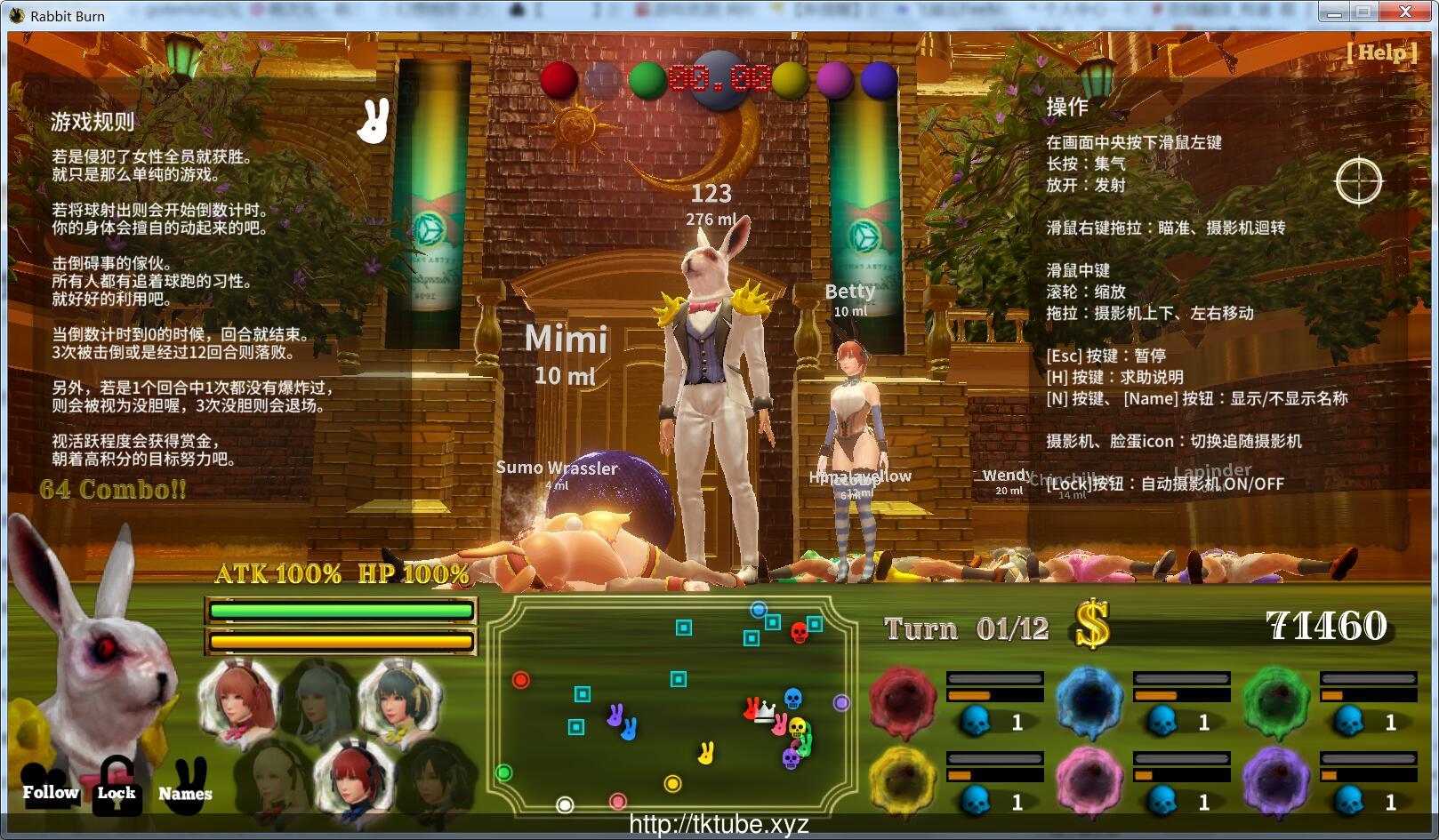1439x840 pixels.
Task: Click the green HP bar
Action: click(x=341, y=612)
